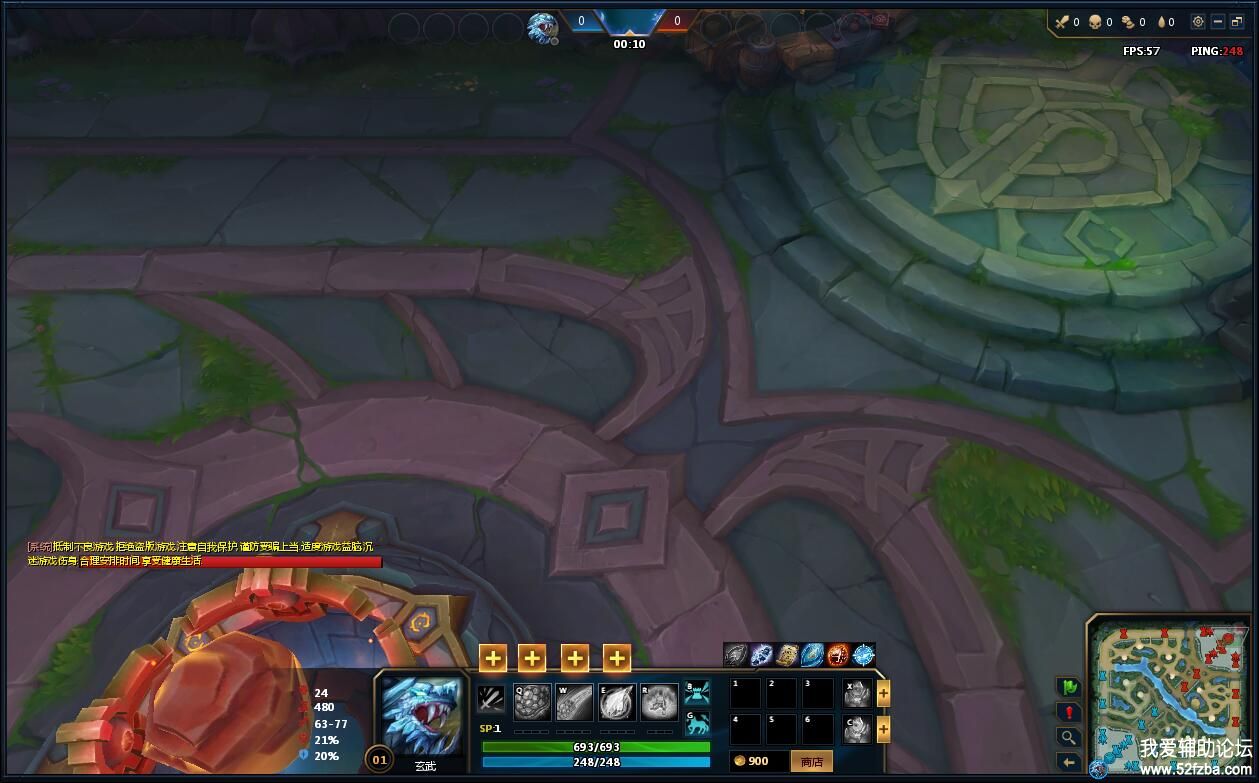This screenshot has width=1259, height=783.
Task: Level up the Q skill with its plus button
Action: coord(493,657)
